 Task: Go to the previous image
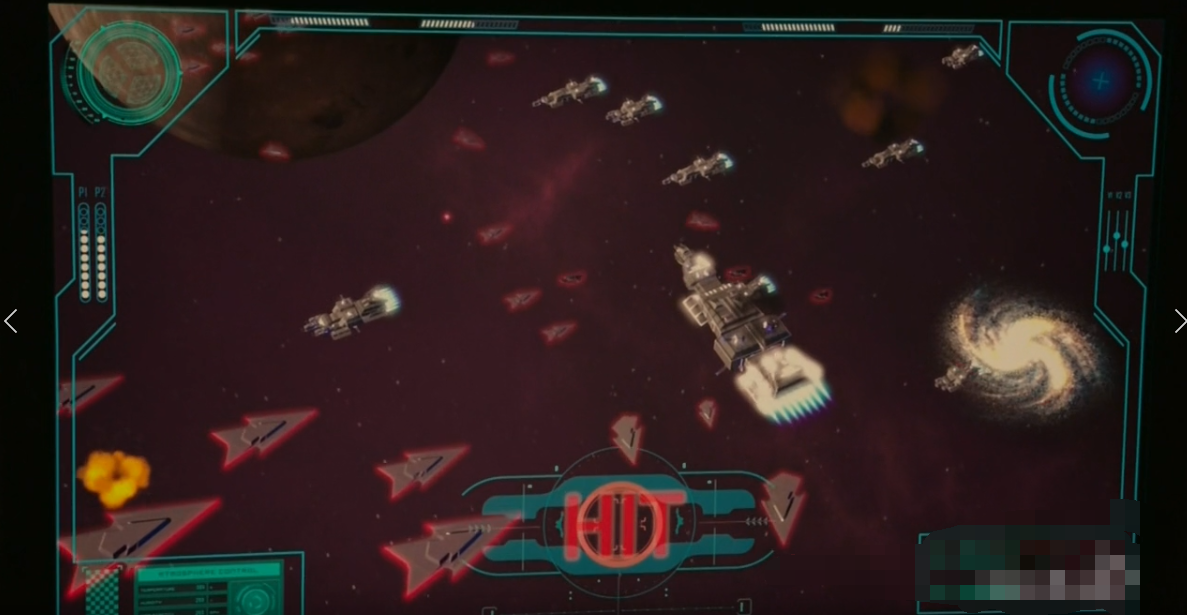[x=11, y=321]
